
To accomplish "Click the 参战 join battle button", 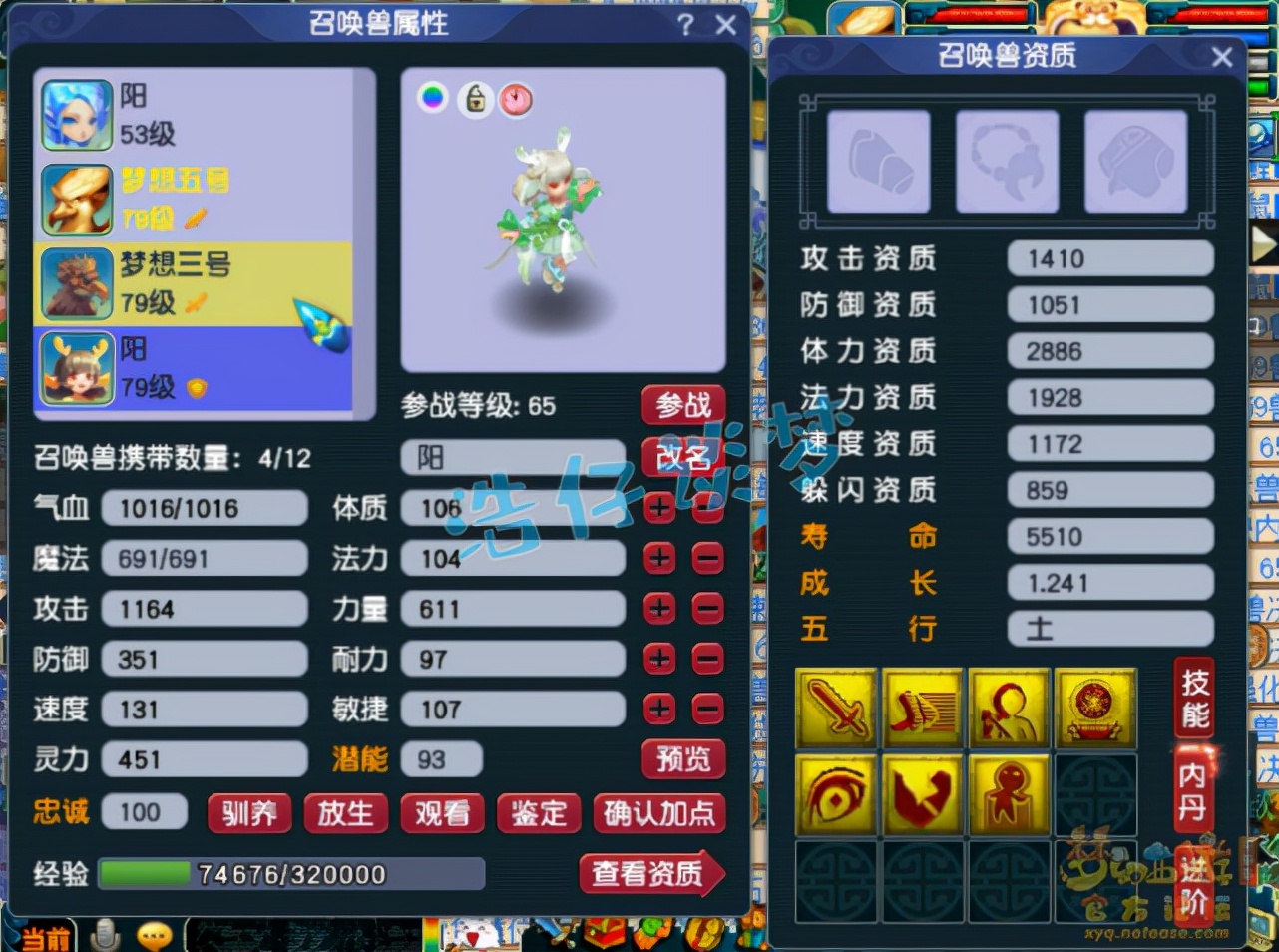I will (x=683, y=405).
